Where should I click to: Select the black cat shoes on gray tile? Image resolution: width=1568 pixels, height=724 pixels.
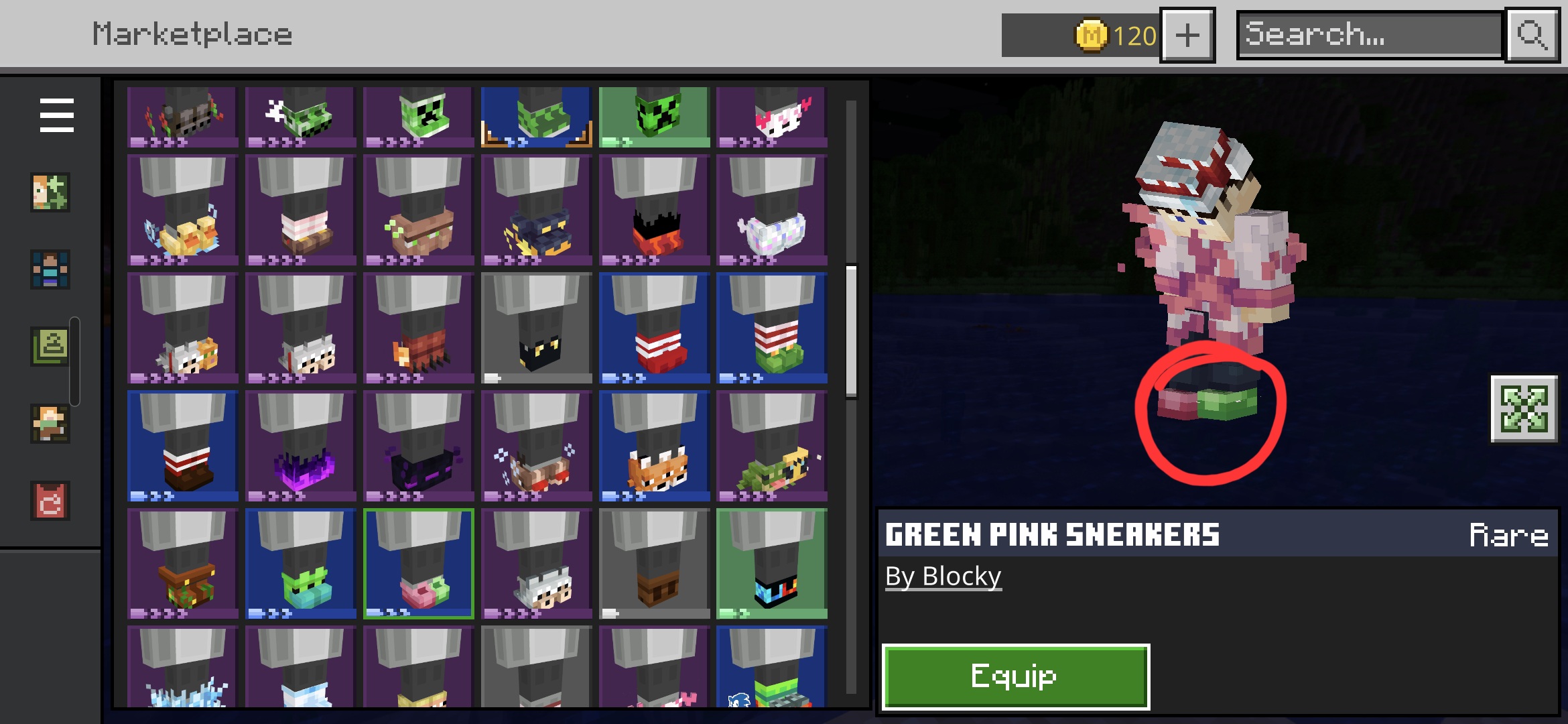click(536, 328)
